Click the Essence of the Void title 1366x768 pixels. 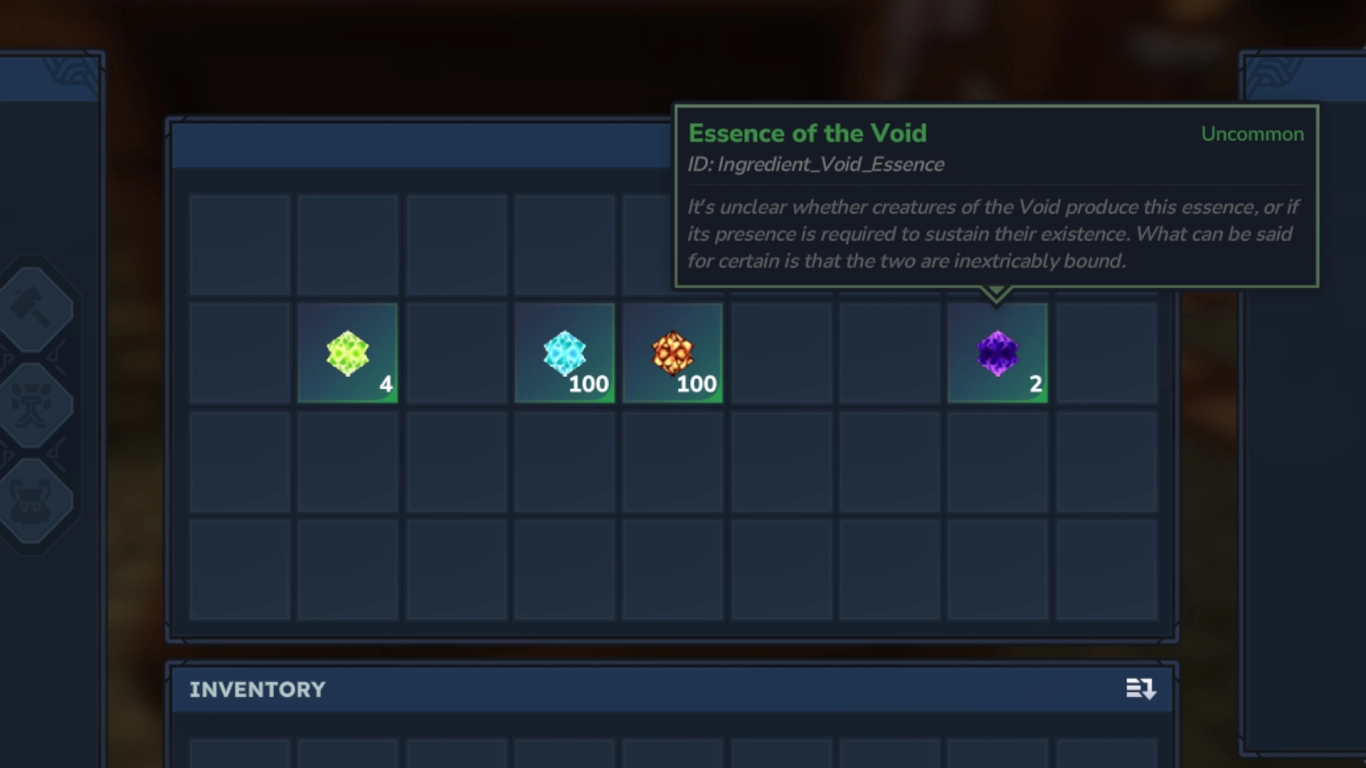coord(806,132)
